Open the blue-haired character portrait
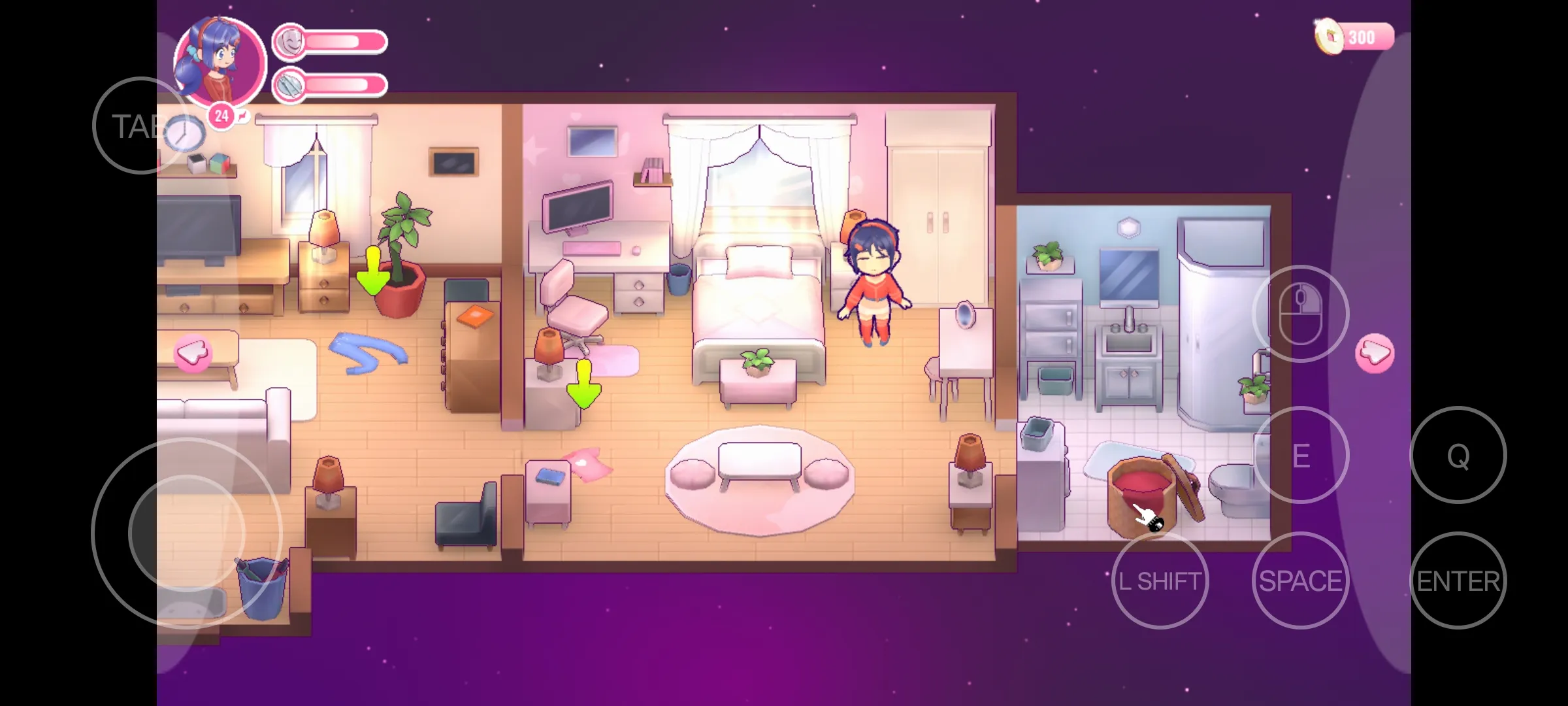This screenshot has height=706, width=1568. pos(219,62)
